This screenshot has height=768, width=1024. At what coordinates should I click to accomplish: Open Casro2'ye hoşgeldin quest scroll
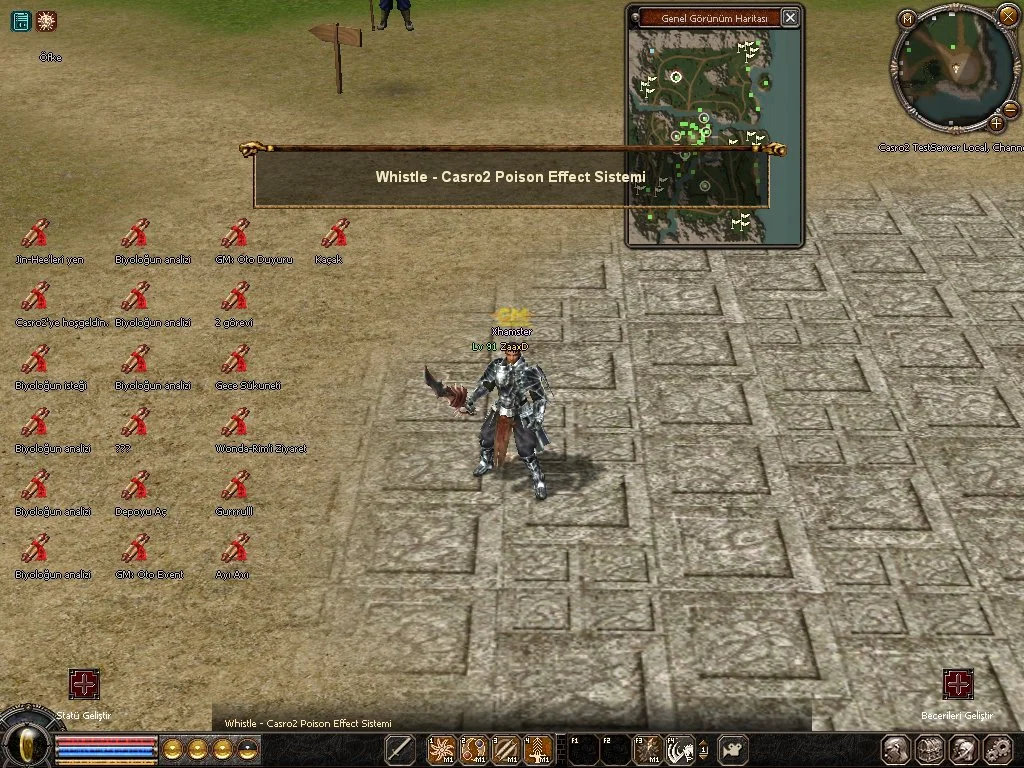(x=36, y=297)
